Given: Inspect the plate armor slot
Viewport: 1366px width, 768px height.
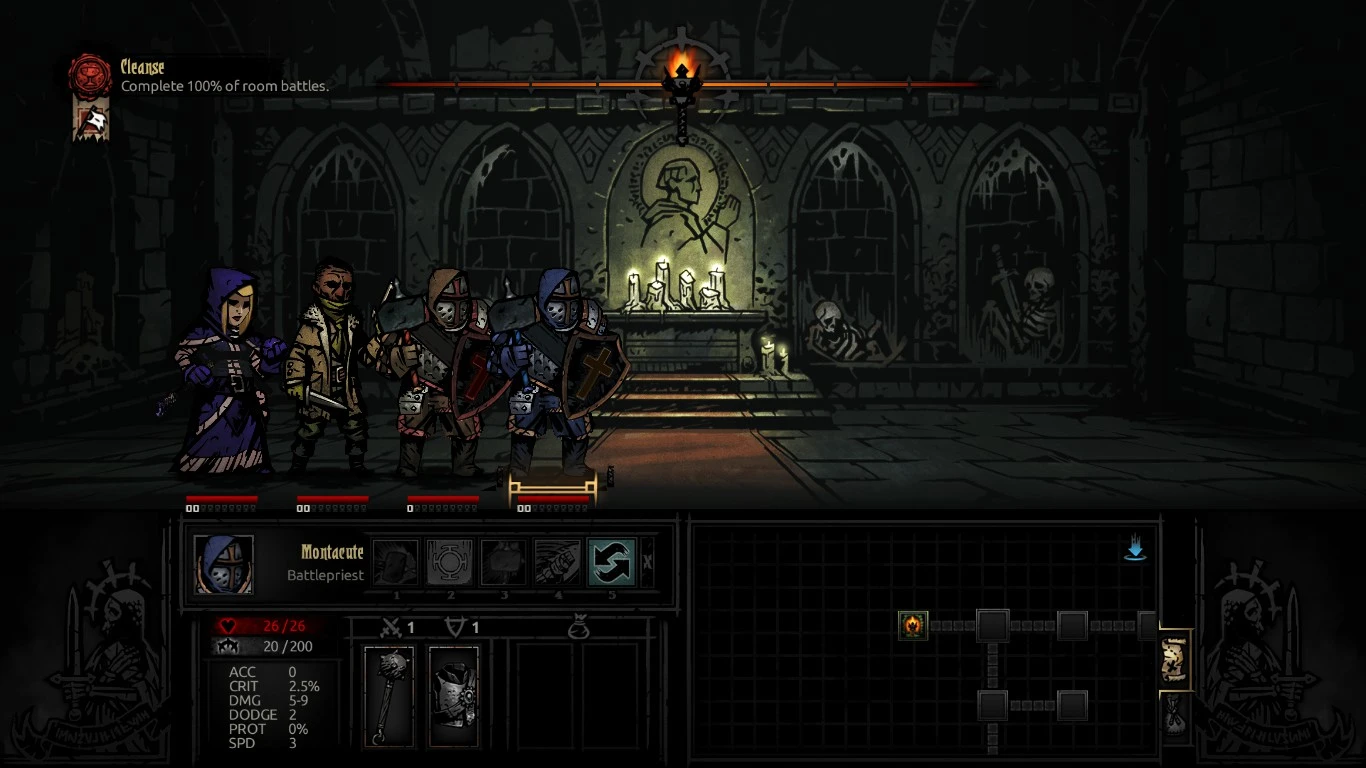Looking at the screenshot, I should tap(454, 696).
